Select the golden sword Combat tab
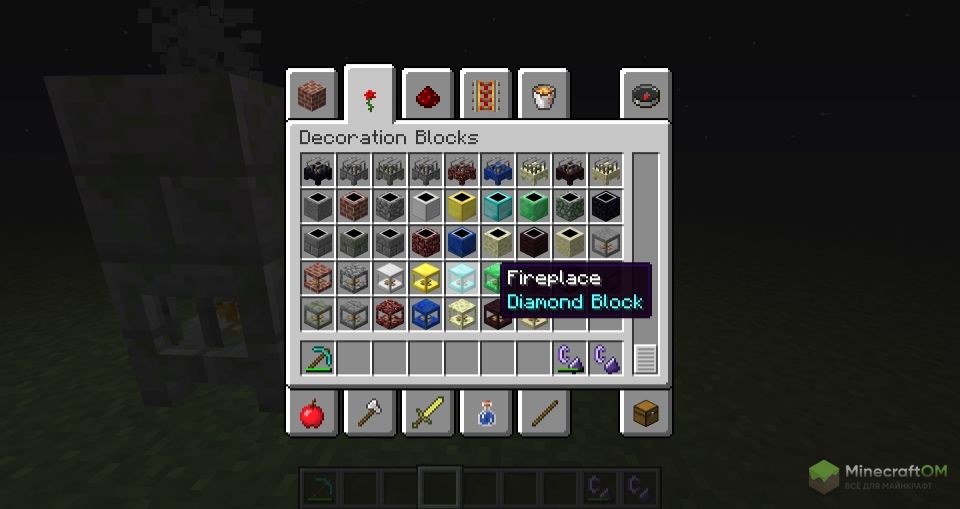 [x=428, y=411]
